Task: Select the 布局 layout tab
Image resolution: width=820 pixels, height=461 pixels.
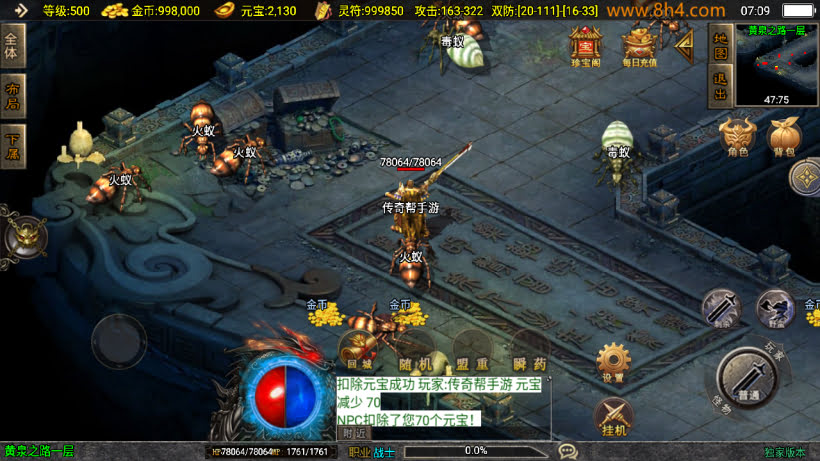Action: (12, 96)
